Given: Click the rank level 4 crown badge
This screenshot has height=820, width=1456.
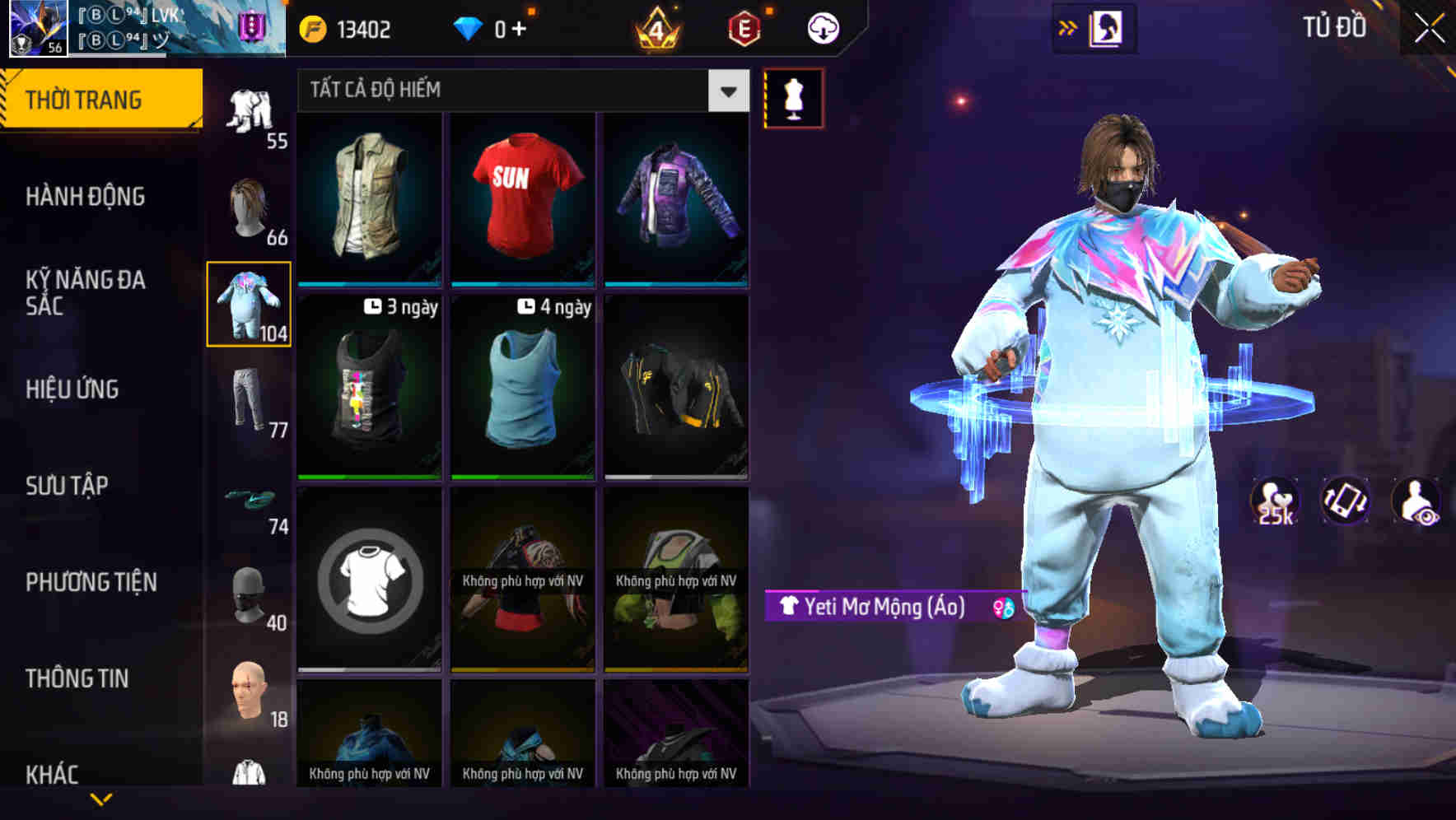Looking at the screenshot, I should click(x=659, y=28).
